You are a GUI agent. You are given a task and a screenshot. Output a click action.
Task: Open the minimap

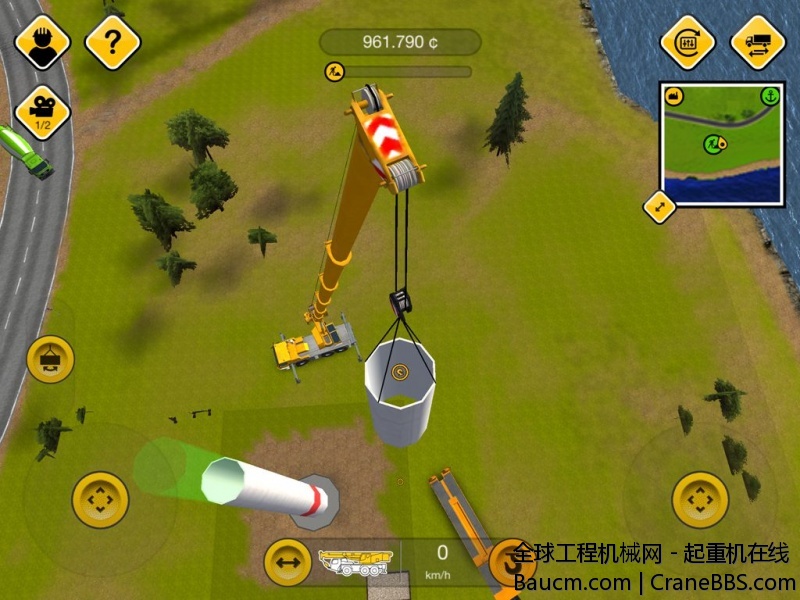(x=721, y=143)
